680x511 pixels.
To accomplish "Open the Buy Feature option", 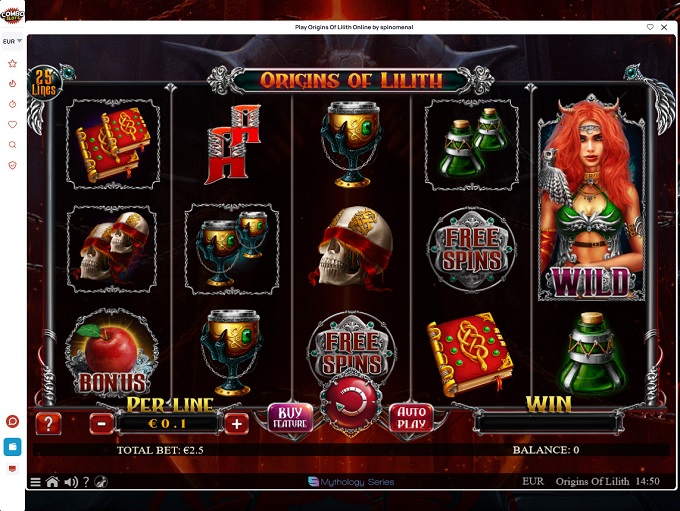I will pos(289,417).
